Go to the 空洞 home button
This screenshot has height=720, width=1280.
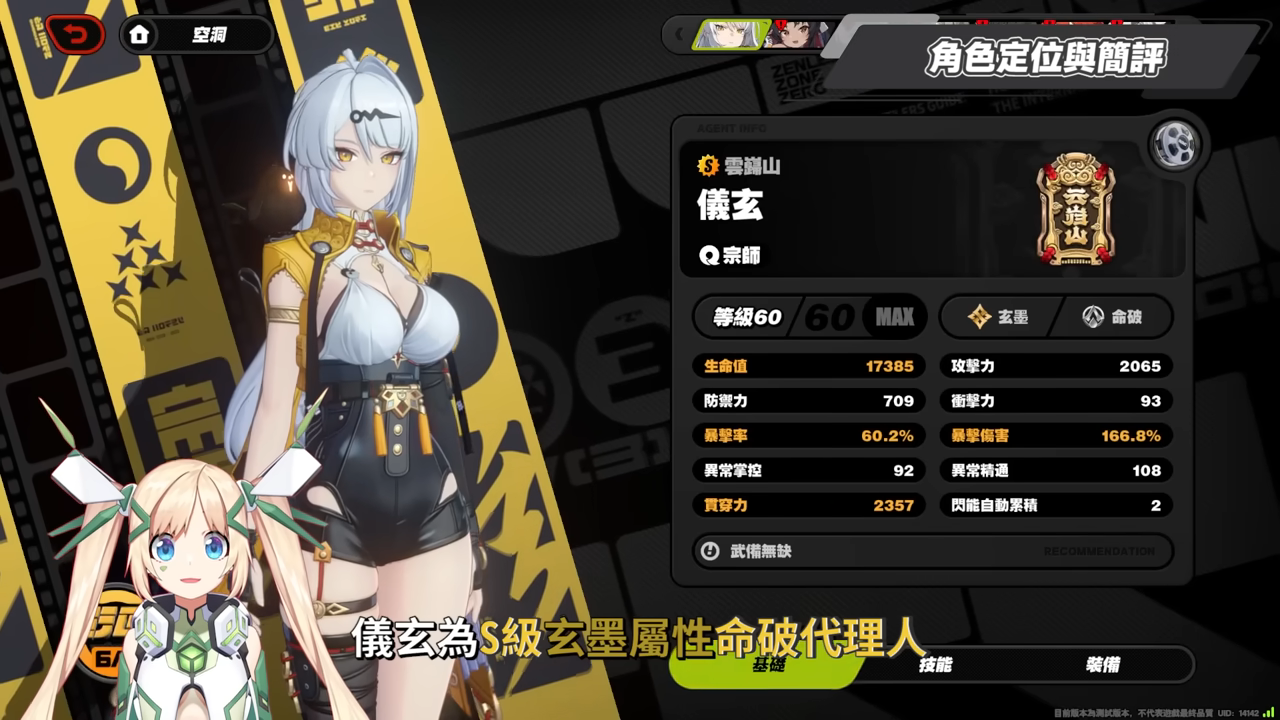click(x=196, y=36)
